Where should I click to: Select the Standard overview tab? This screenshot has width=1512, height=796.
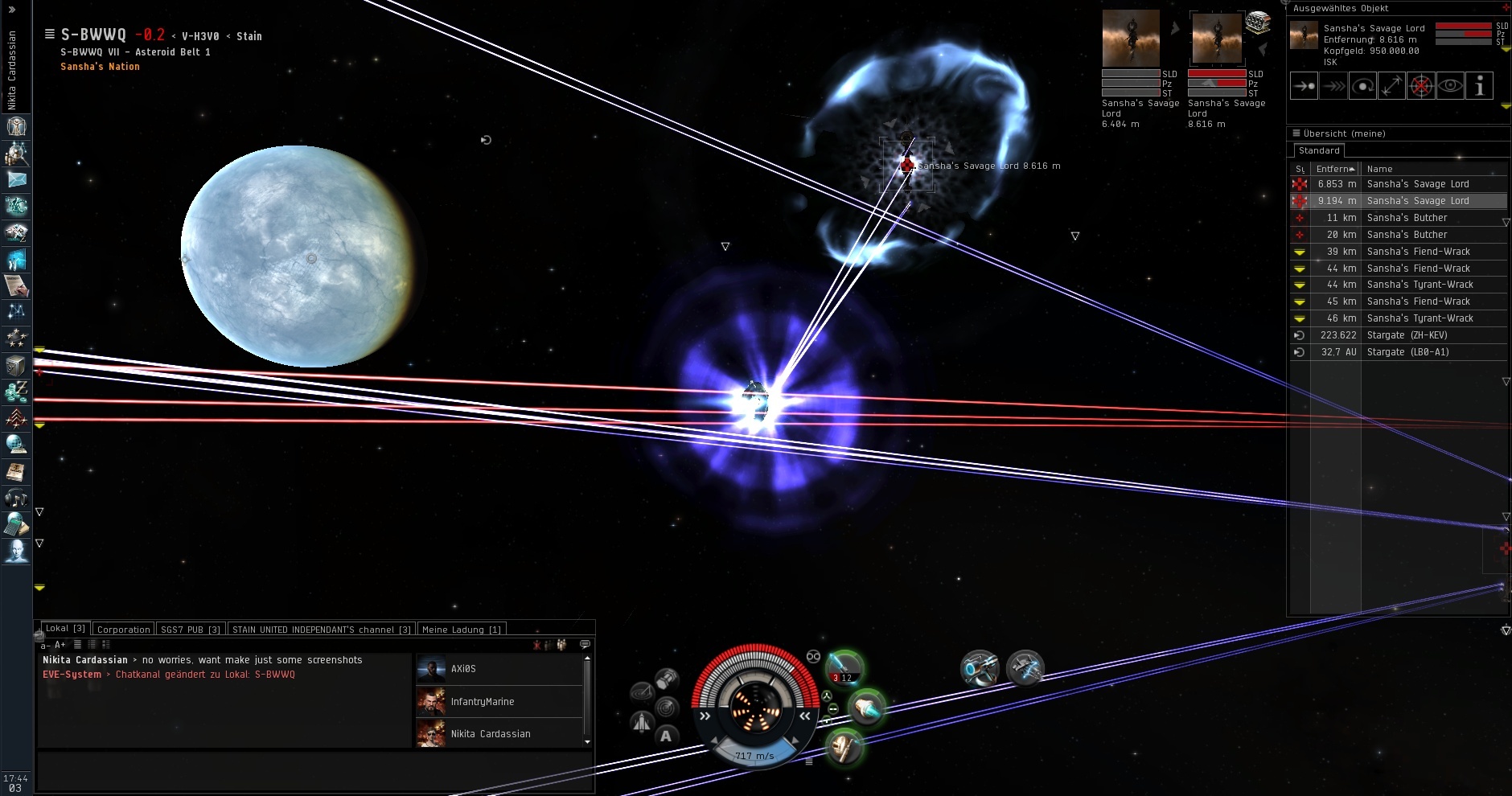coord(1319,150)
